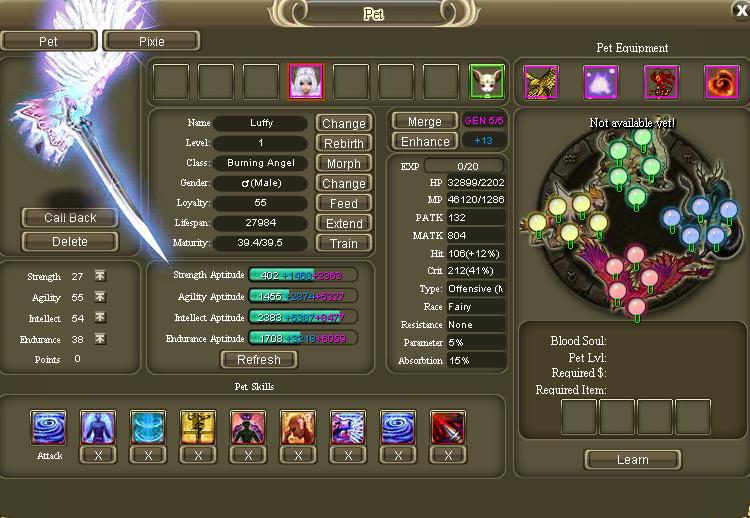This screenshot has width=750, height=518.
Task: Feed the pet to raise loyalty
Action: [343, 203]
